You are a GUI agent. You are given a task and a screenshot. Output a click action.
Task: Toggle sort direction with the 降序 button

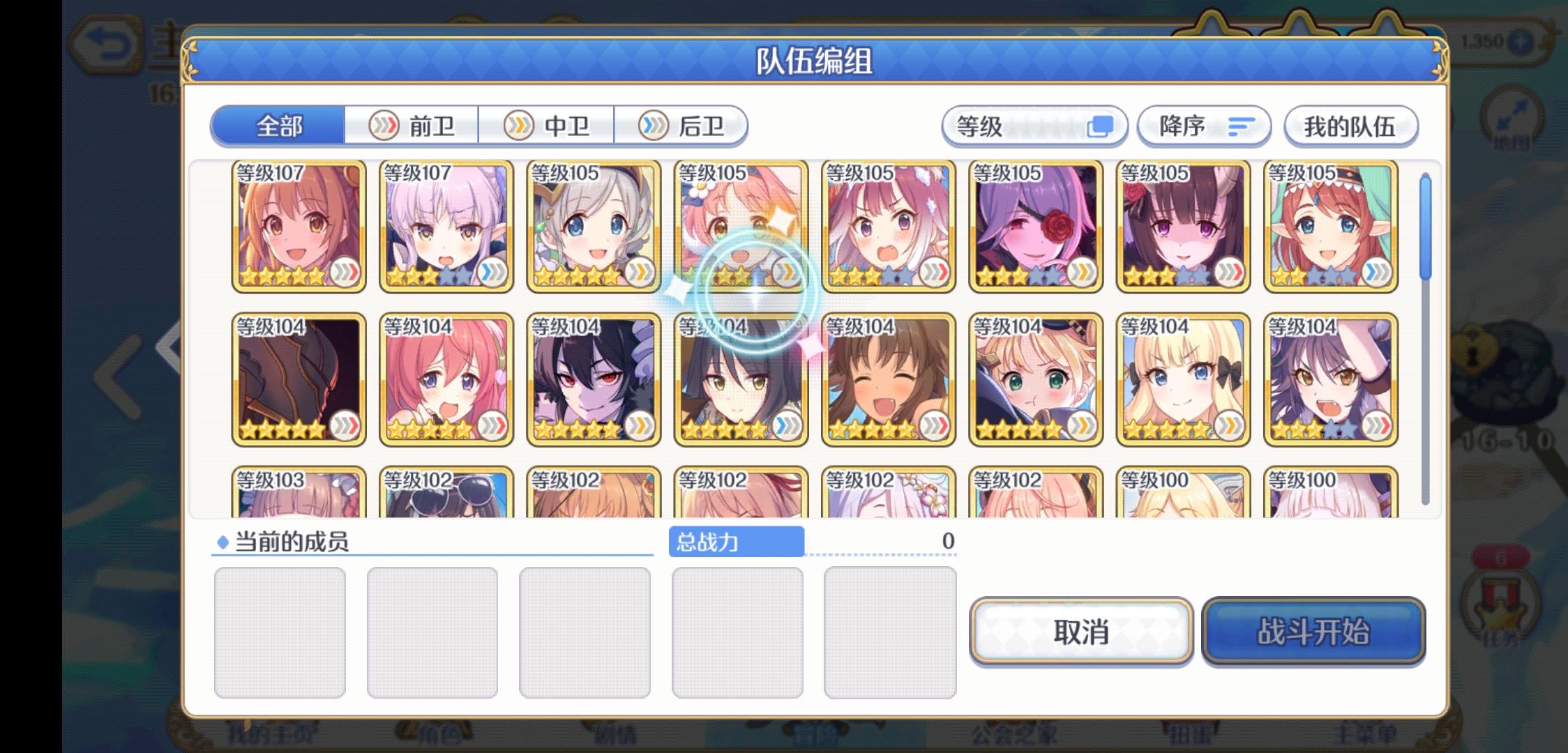(1204, 126)
